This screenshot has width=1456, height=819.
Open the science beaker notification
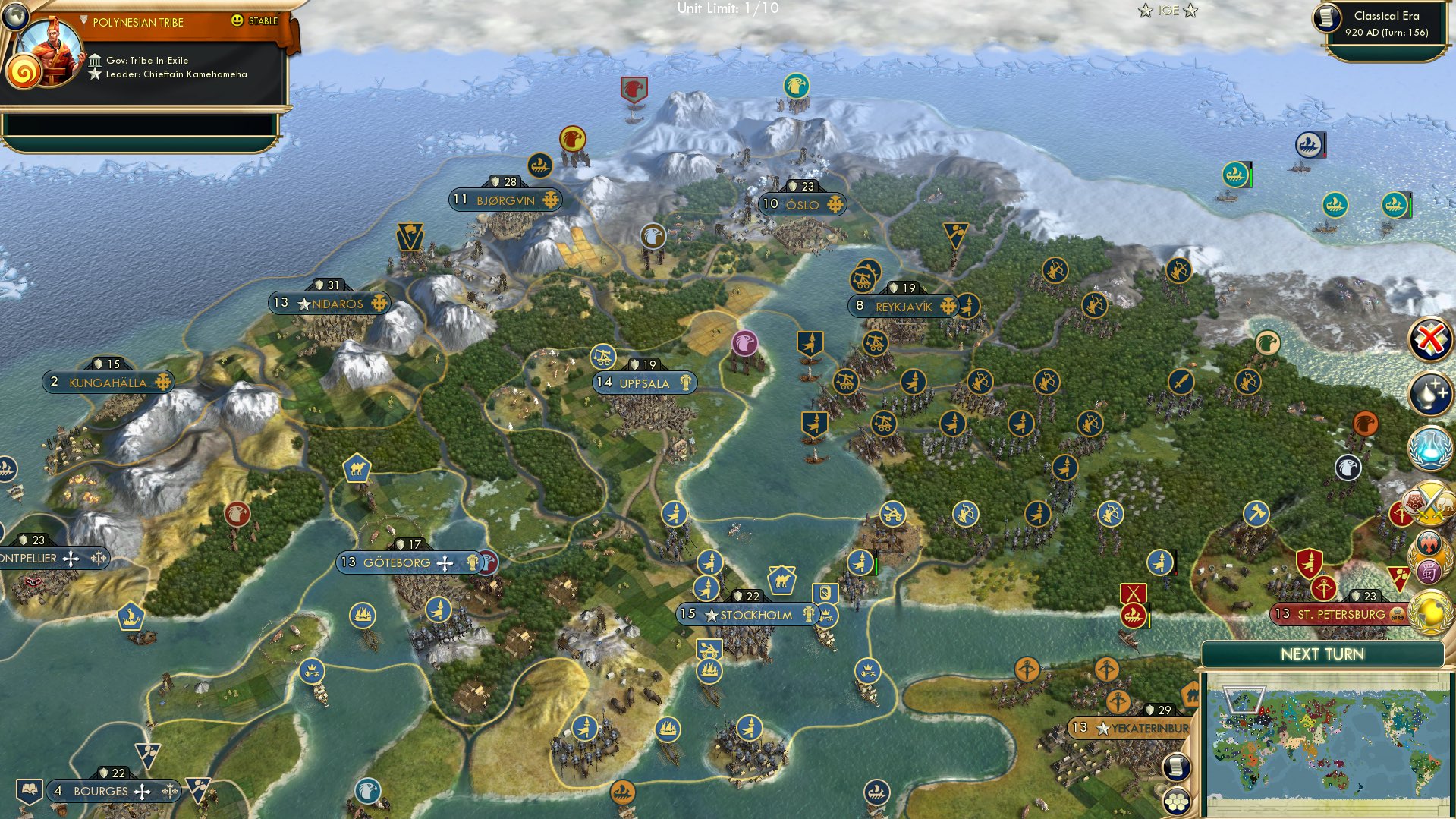click(1429, 447)
